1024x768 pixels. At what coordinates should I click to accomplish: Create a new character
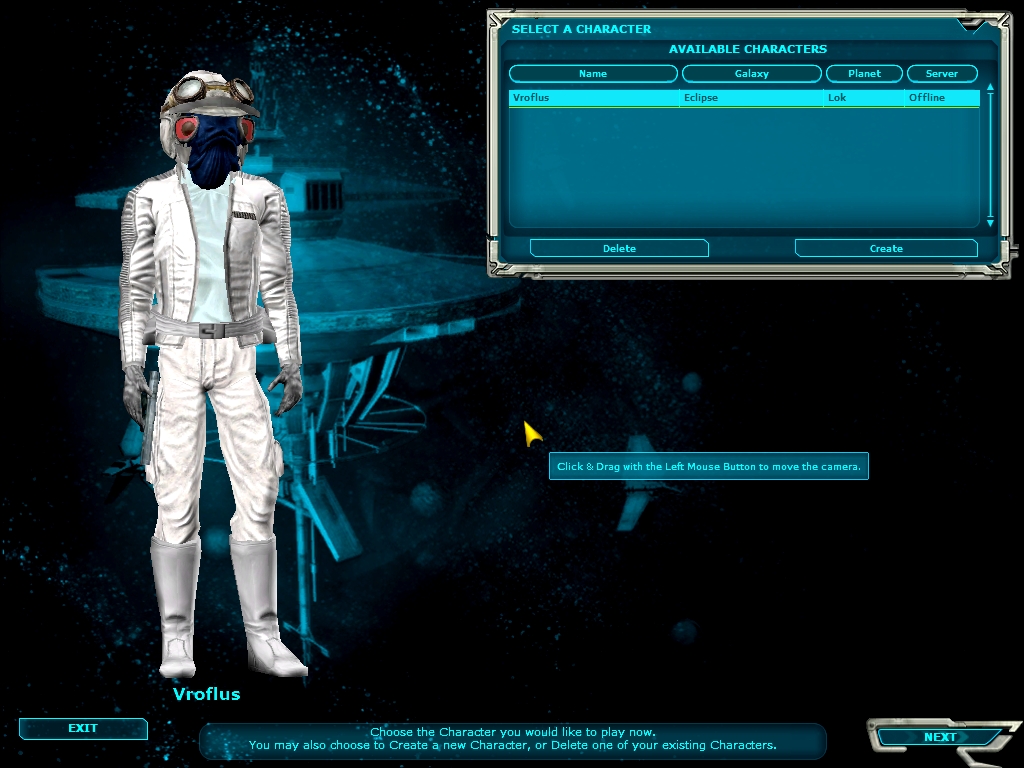[886, 248]
